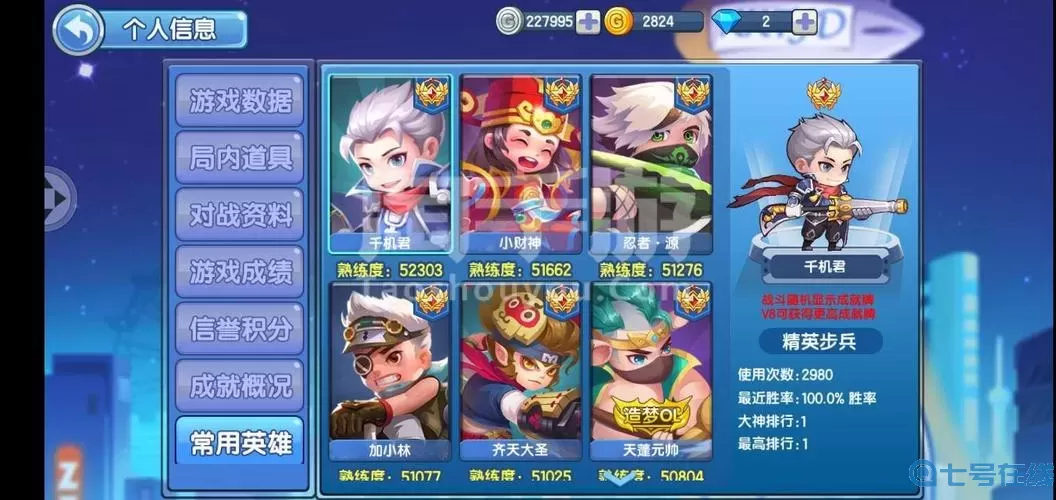View the 信誉积分 tab
This screenshot has width=1056, height=500.
tap(240, 327)
